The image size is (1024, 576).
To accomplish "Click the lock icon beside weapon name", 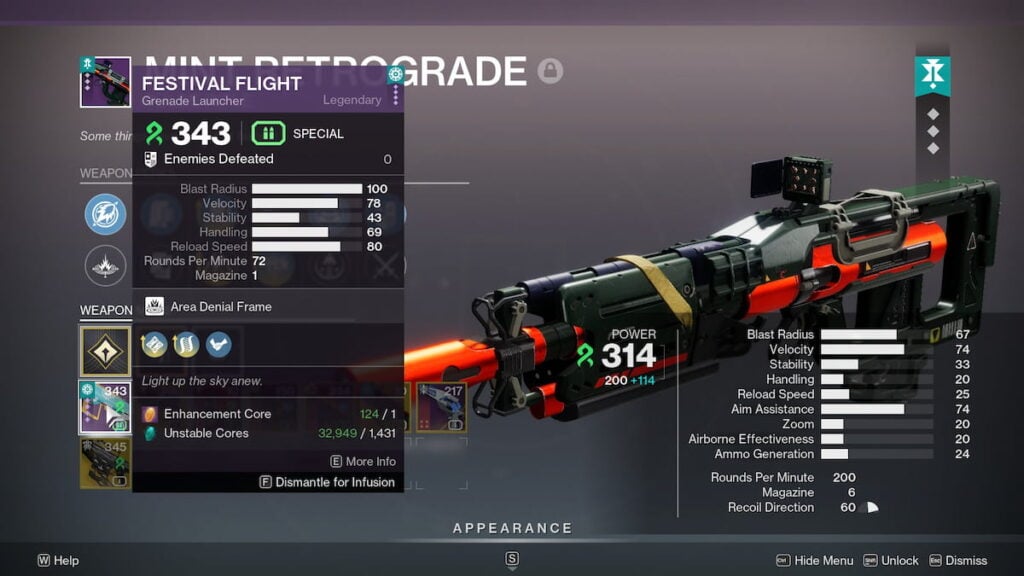I will (550, 71).
